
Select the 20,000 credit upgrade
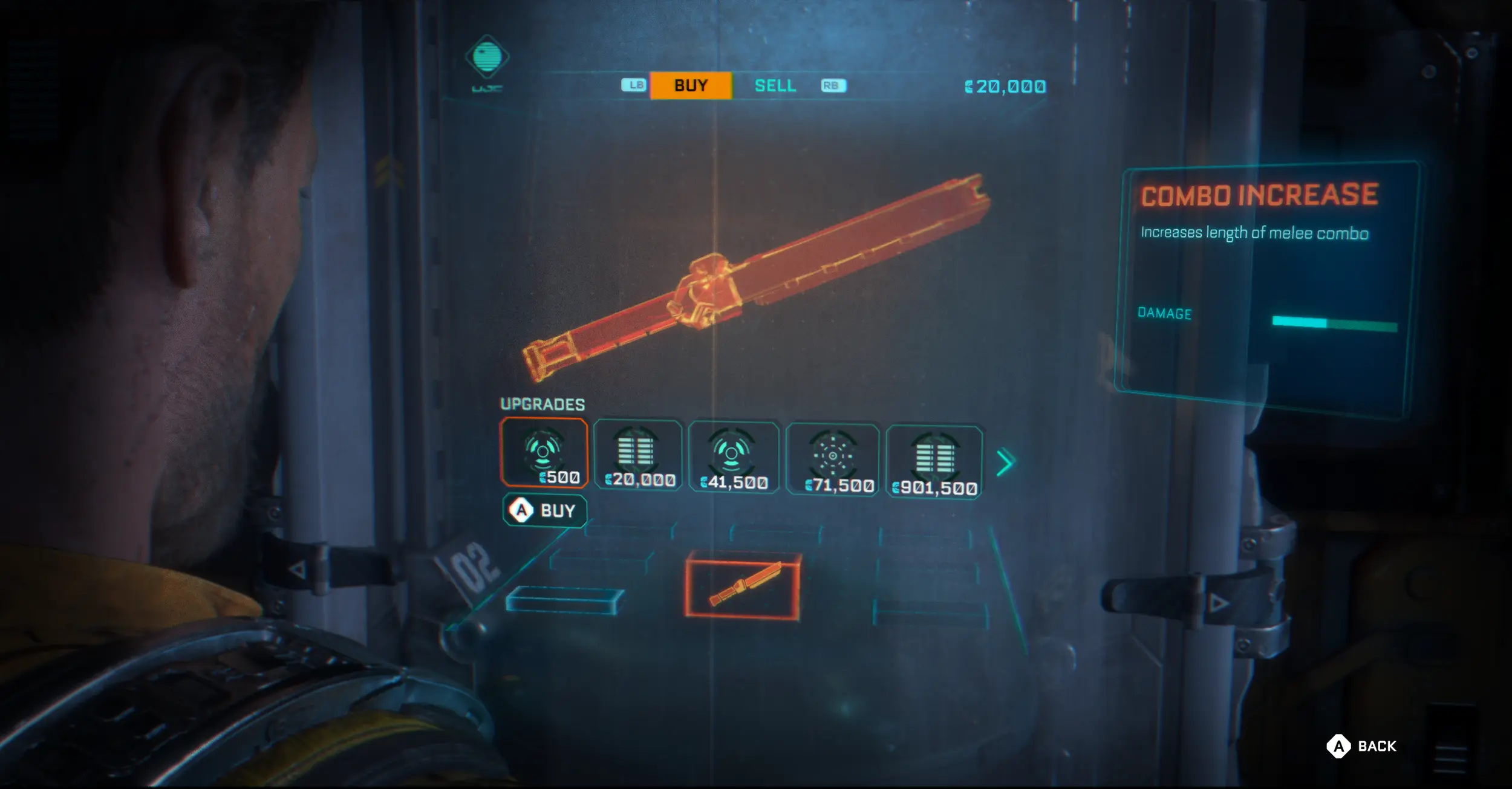(x=638, y=455)
